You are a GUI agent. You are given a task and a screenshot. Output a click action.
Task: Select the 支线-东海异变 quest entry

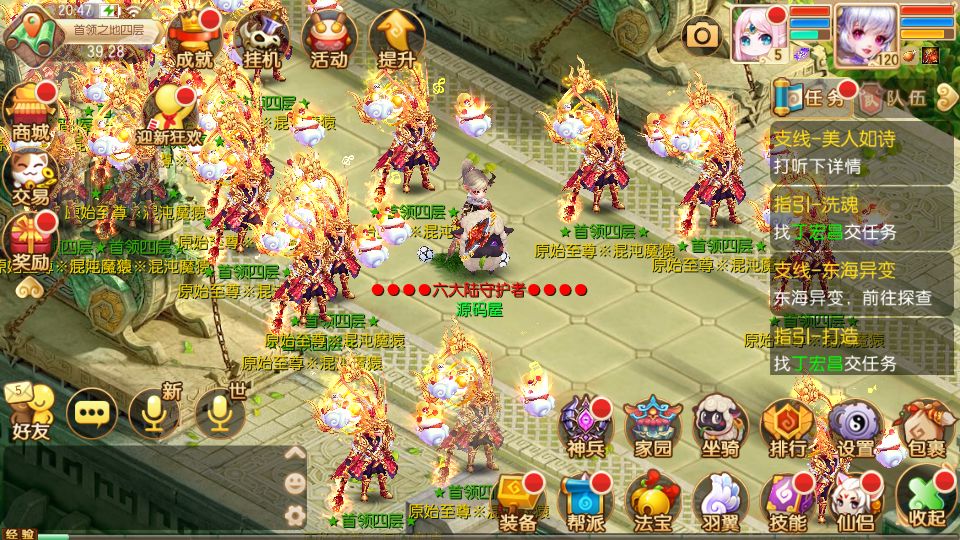[x=862, y=283]
